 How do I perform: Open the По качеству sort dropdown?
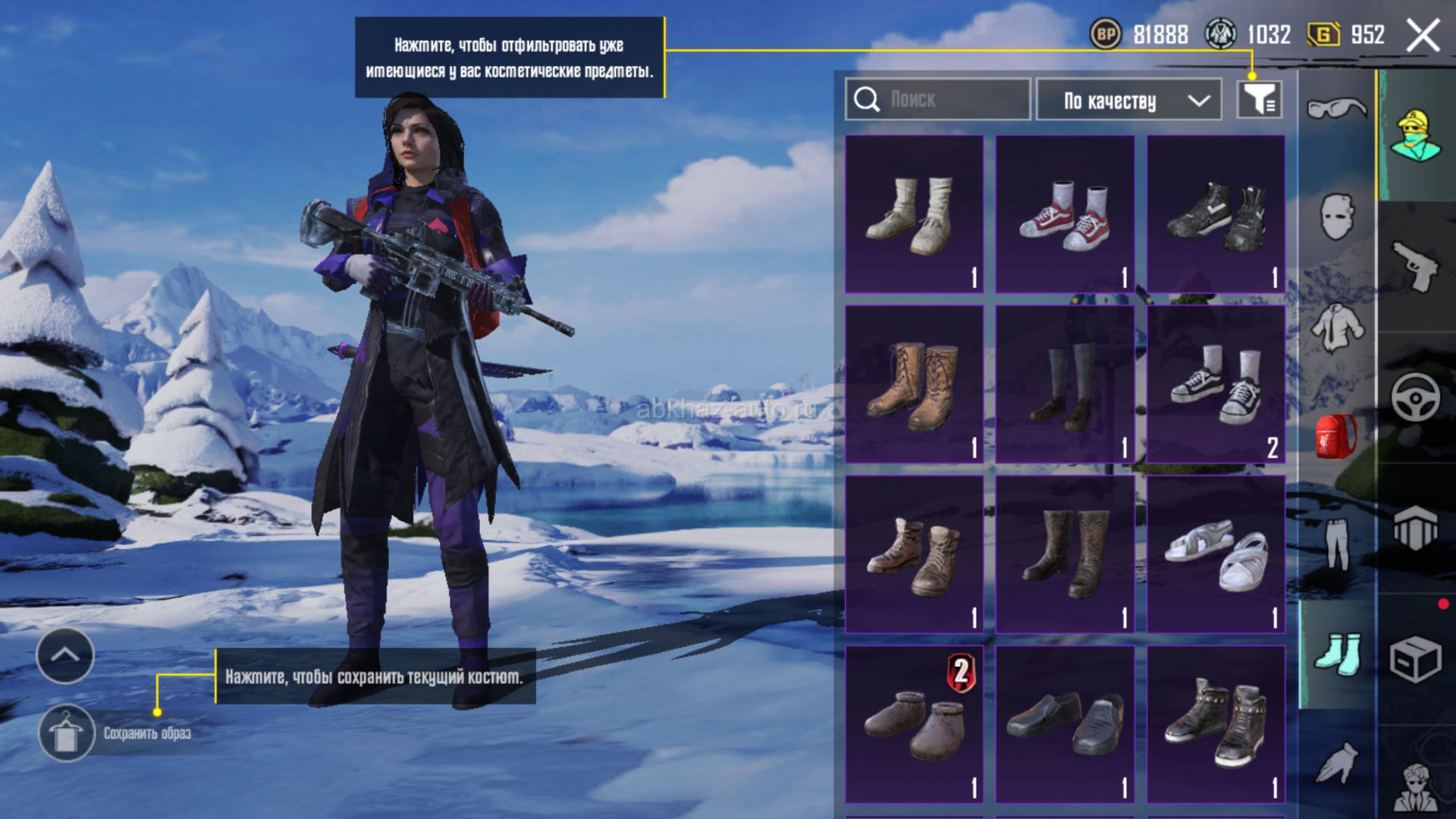(1128, 100)
